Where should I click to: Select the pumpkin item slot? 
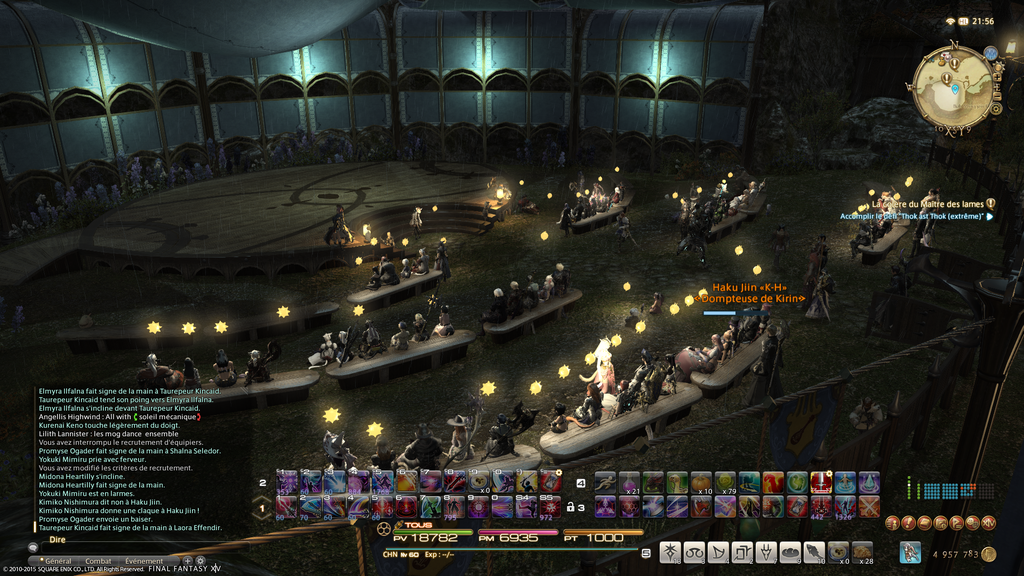700,483
